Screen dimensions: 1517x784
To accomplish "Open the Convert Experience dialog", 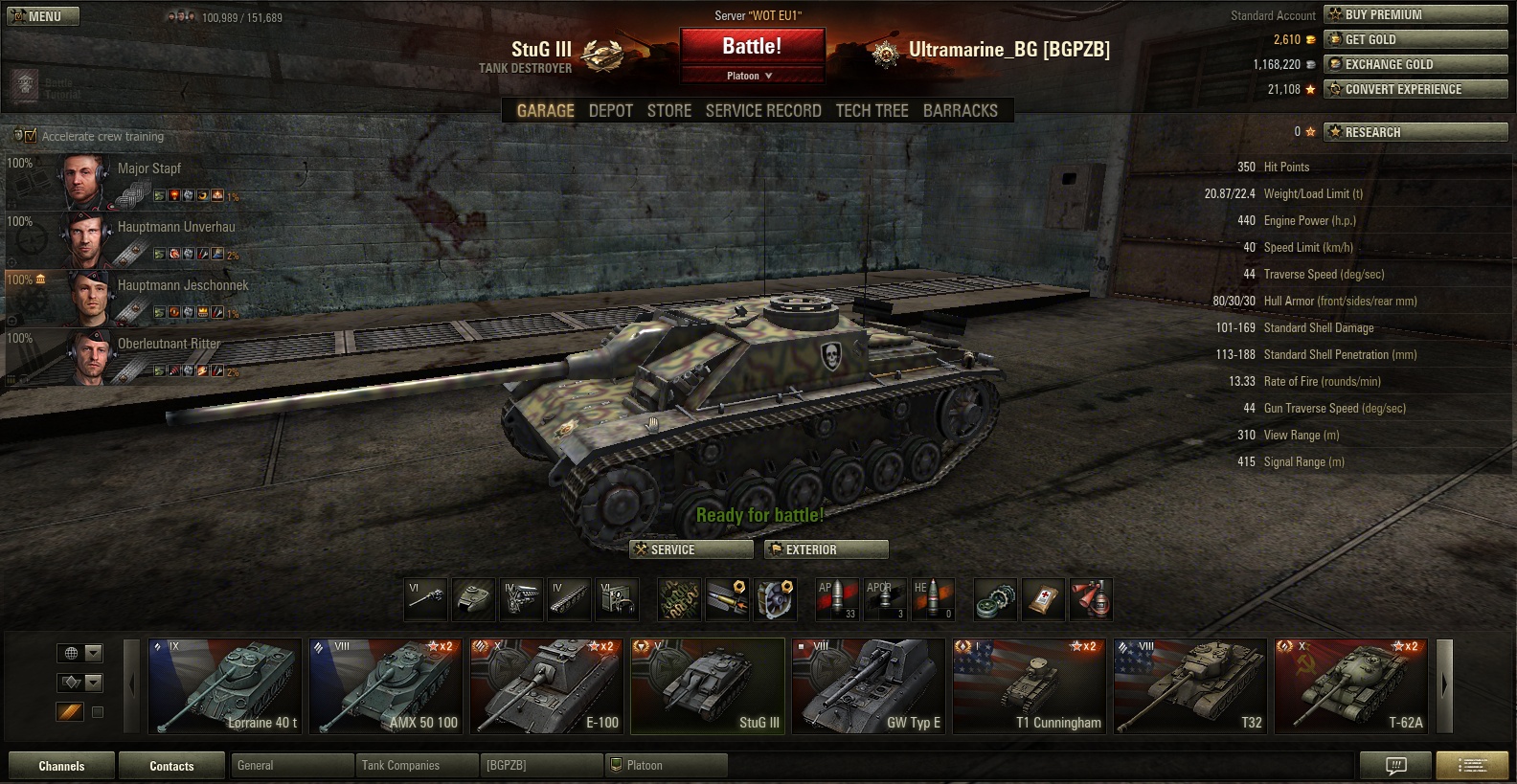I will [x=1415, y=89].
